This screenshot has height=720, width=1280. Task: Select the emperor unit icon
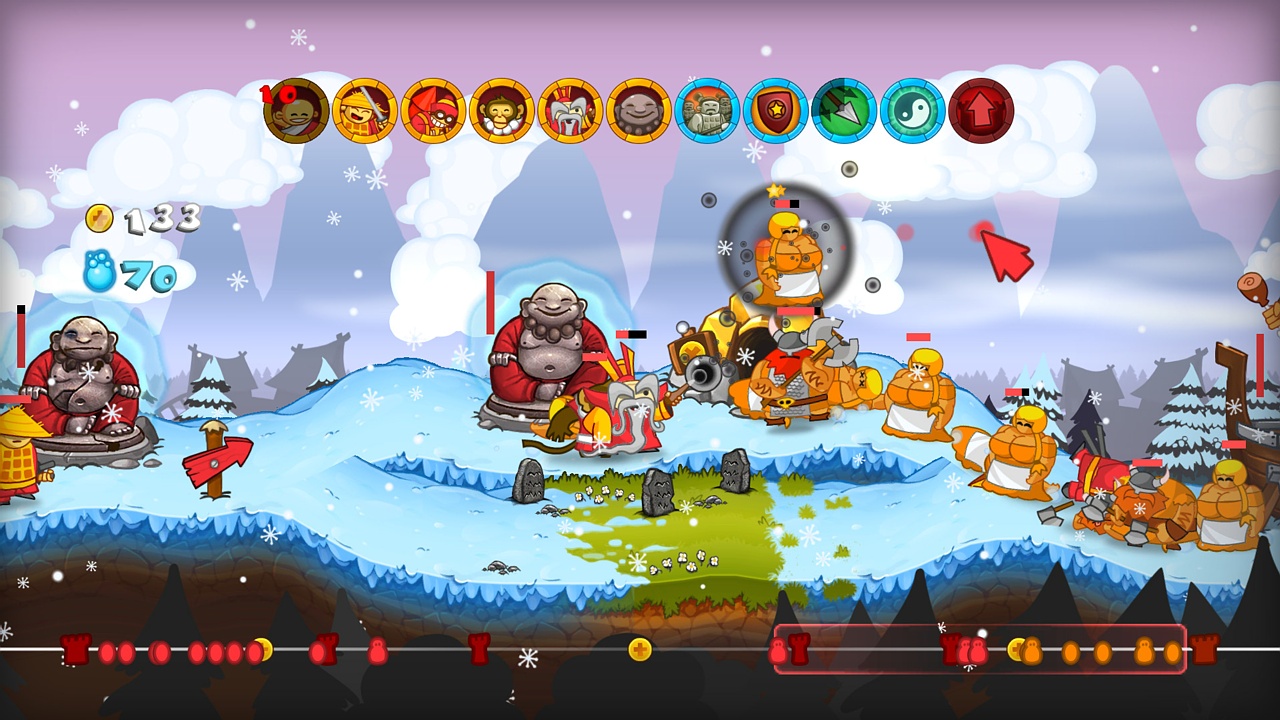click(571, 110)
